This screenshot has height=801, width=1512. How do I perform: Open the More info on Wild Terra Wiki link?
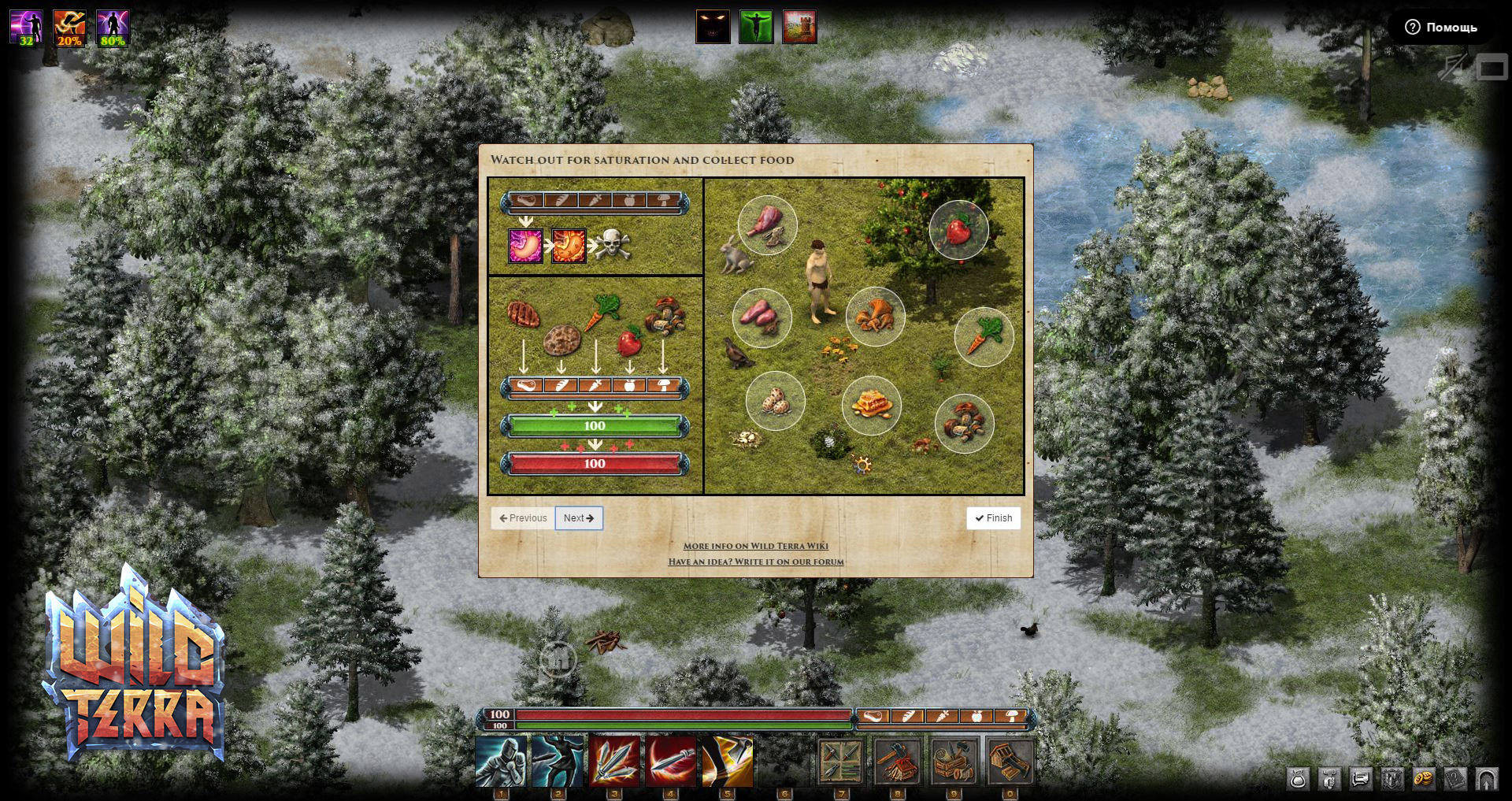tap(755, 546)
